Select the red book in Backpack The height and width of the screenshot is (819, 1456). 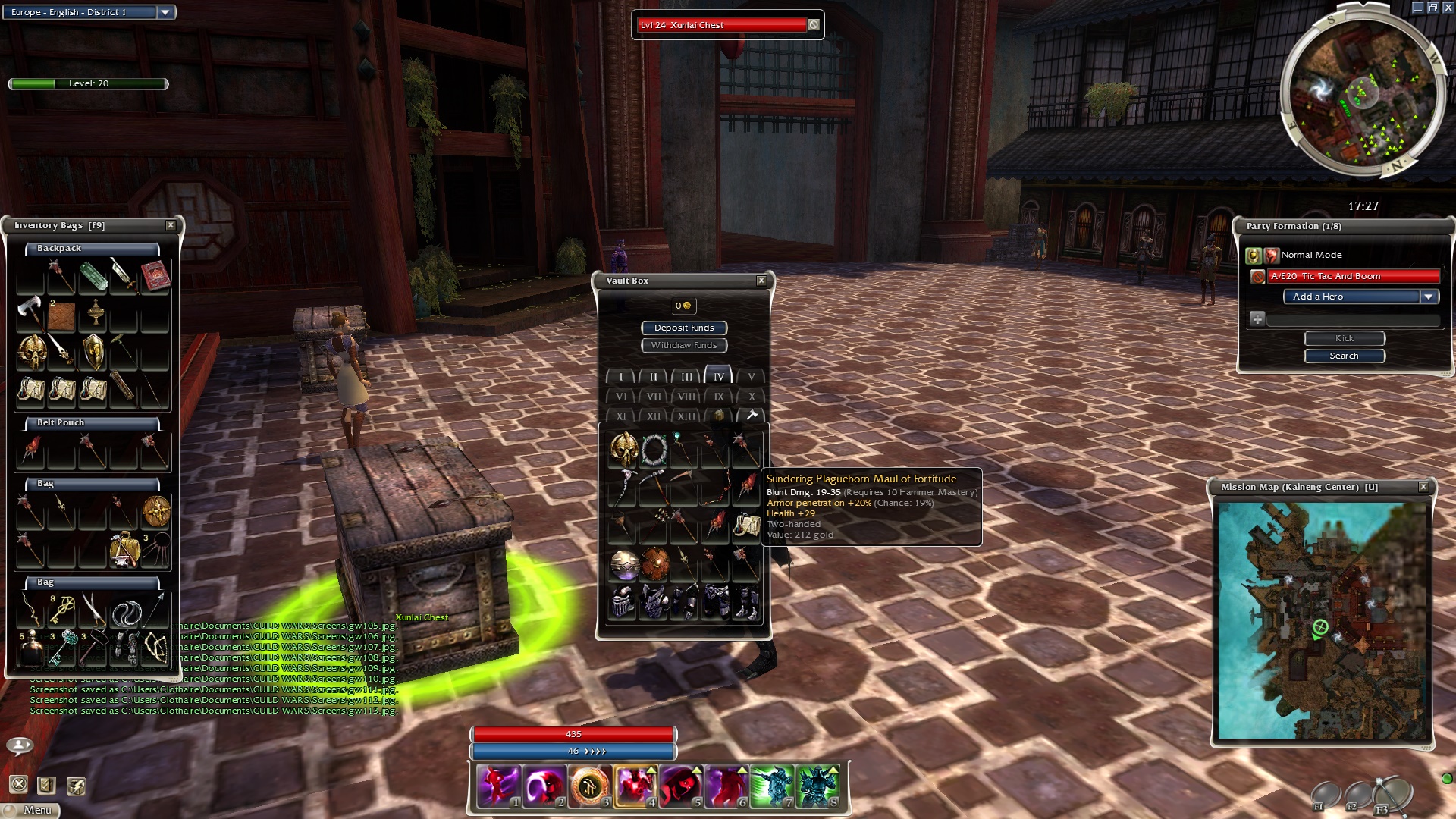pyautogui.click(x=155, y=276)
